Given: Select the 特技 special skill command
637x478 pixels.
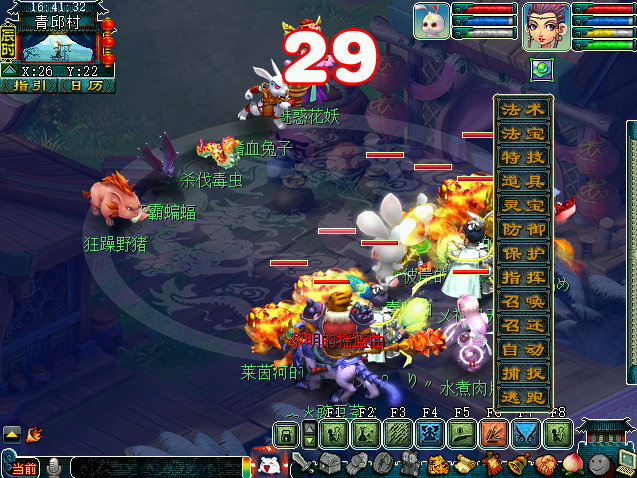Looking at the screenshot, I should [x=523, y=158].
